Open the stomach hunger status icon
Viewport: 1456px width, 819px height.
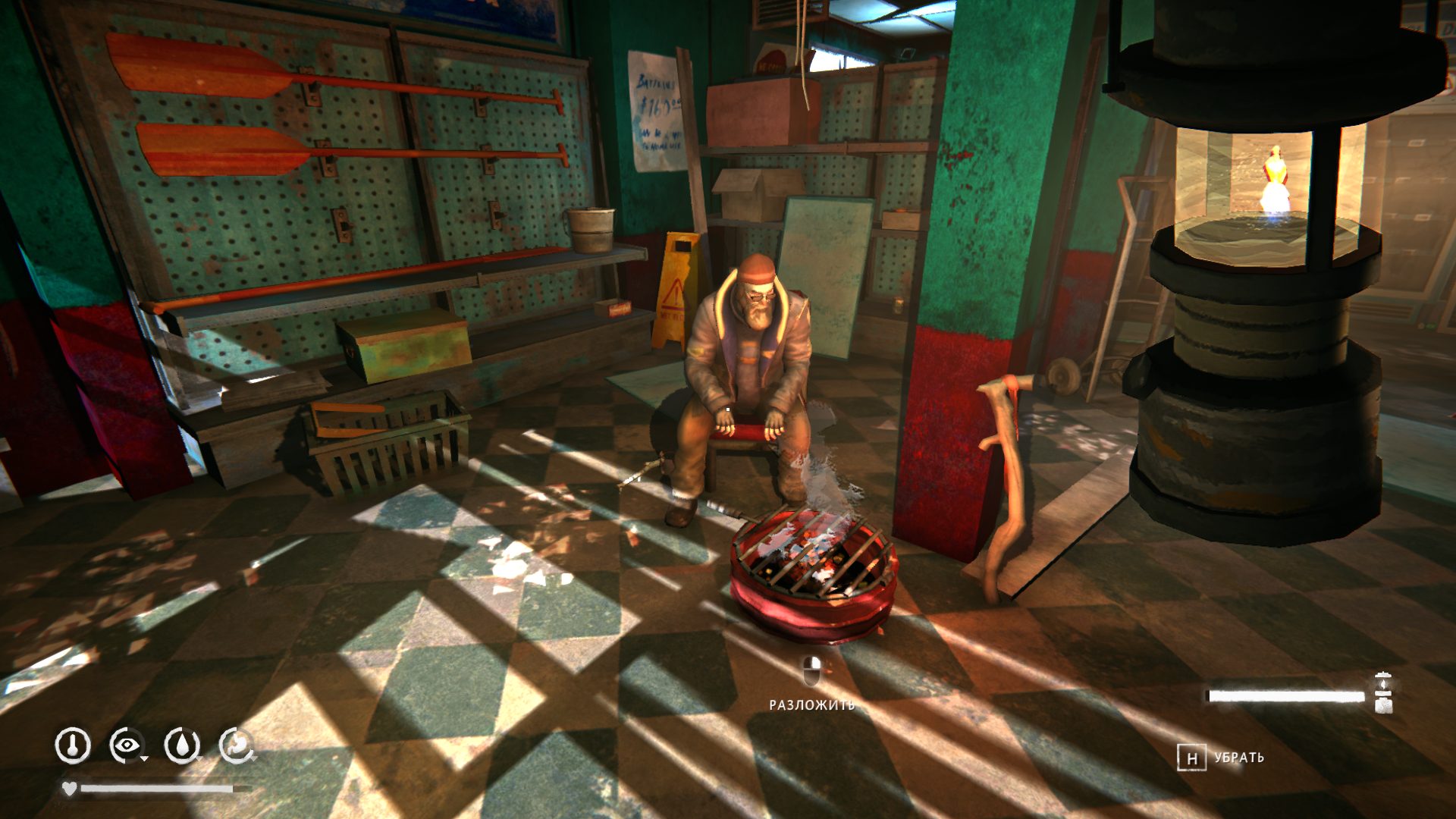click(237, 745)
